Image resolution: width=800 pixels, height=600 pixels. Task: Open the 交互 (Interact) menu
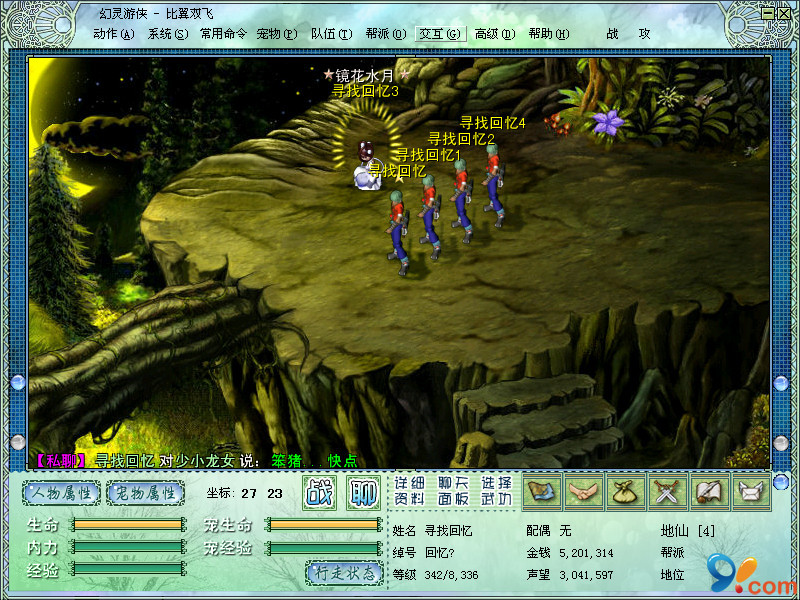(440, 33)
